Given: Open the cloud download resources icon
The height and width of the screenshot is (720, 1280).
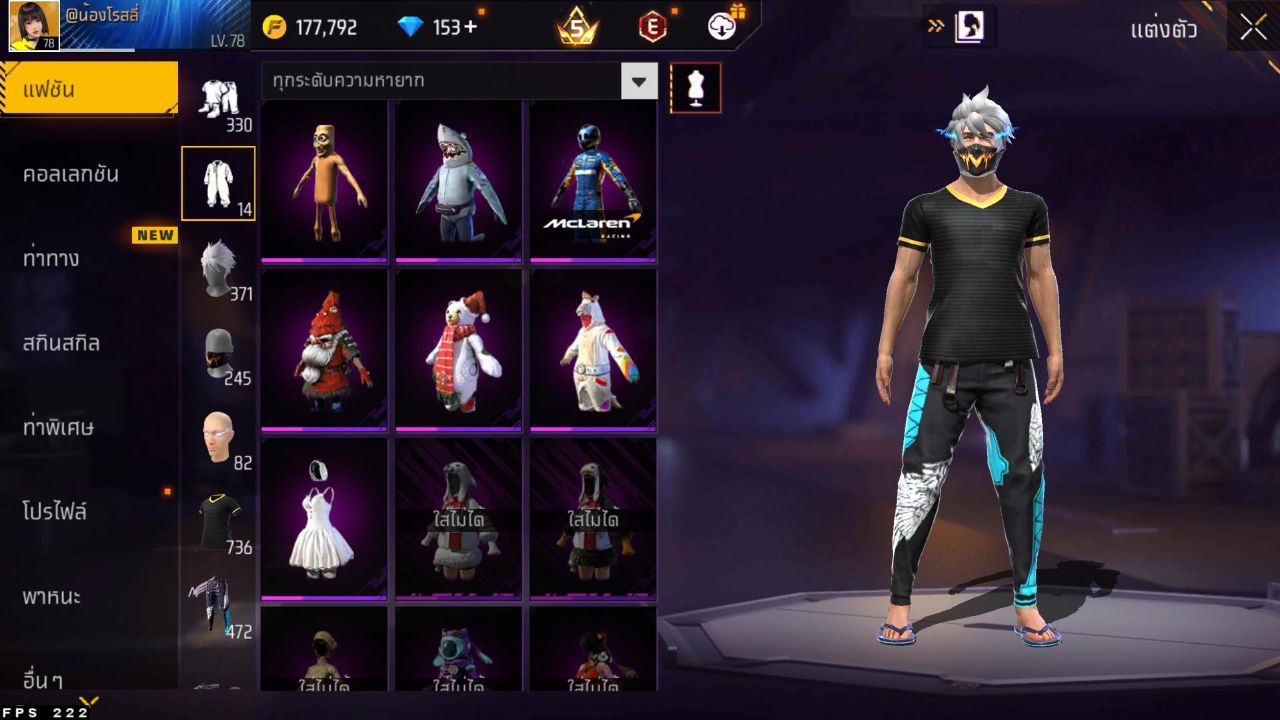Looking at the screenshot, I should point(723,27).
